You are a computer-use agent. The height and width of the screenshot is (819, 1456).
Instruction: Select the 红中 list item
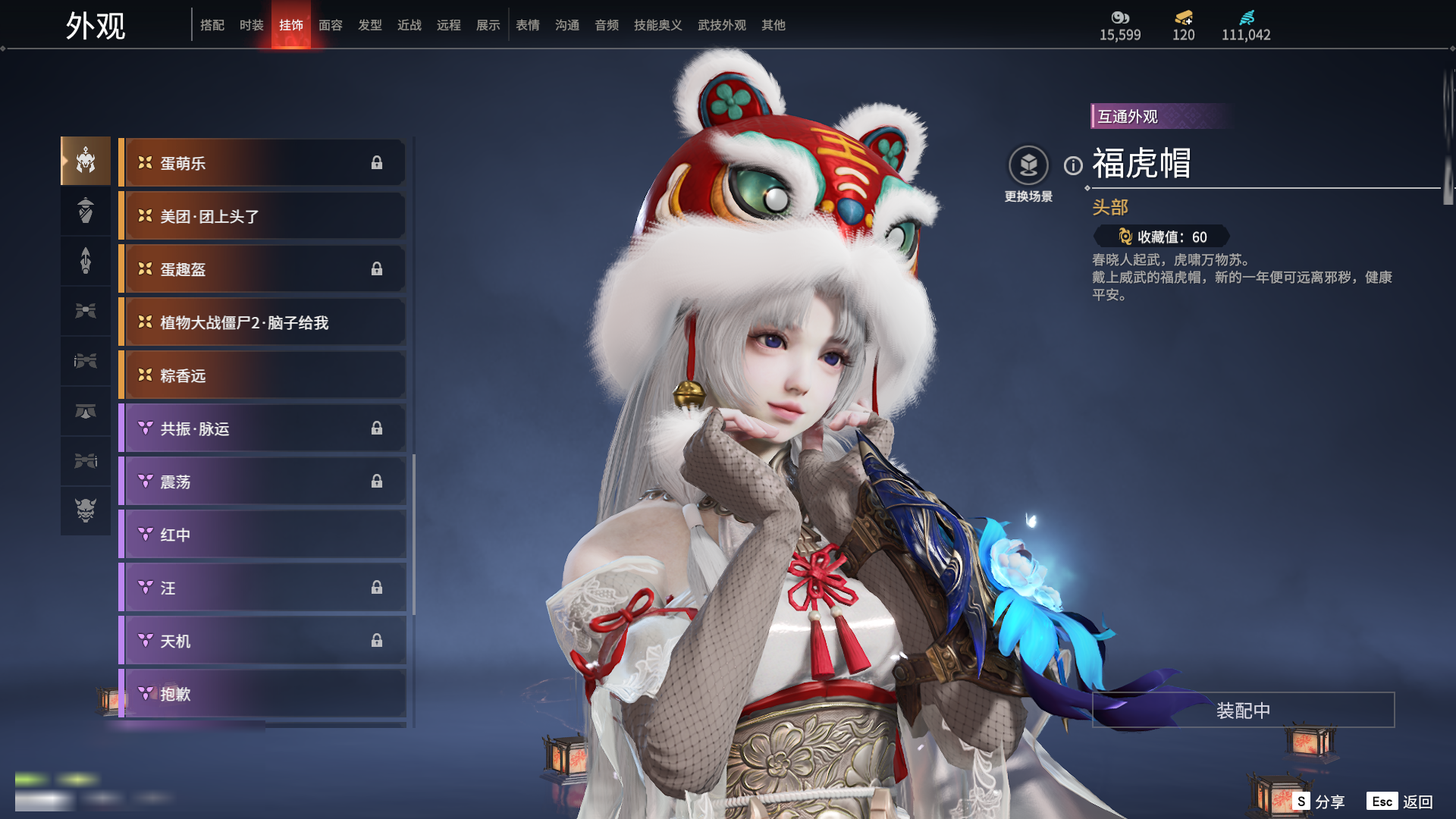(x=262, y=535)
